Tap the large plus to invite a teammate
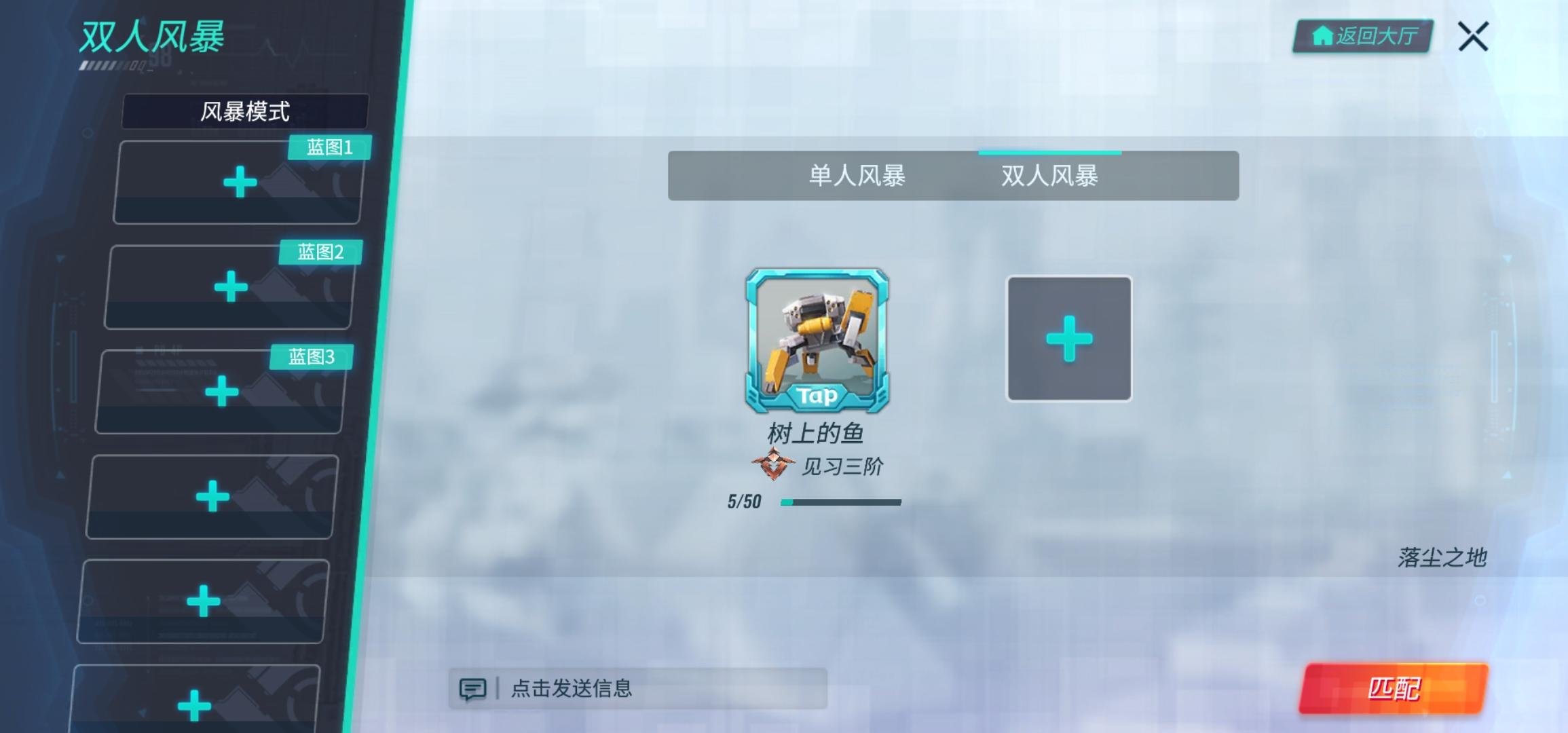This screenshot has height=733, width=1568. (x=1068, y=337)
